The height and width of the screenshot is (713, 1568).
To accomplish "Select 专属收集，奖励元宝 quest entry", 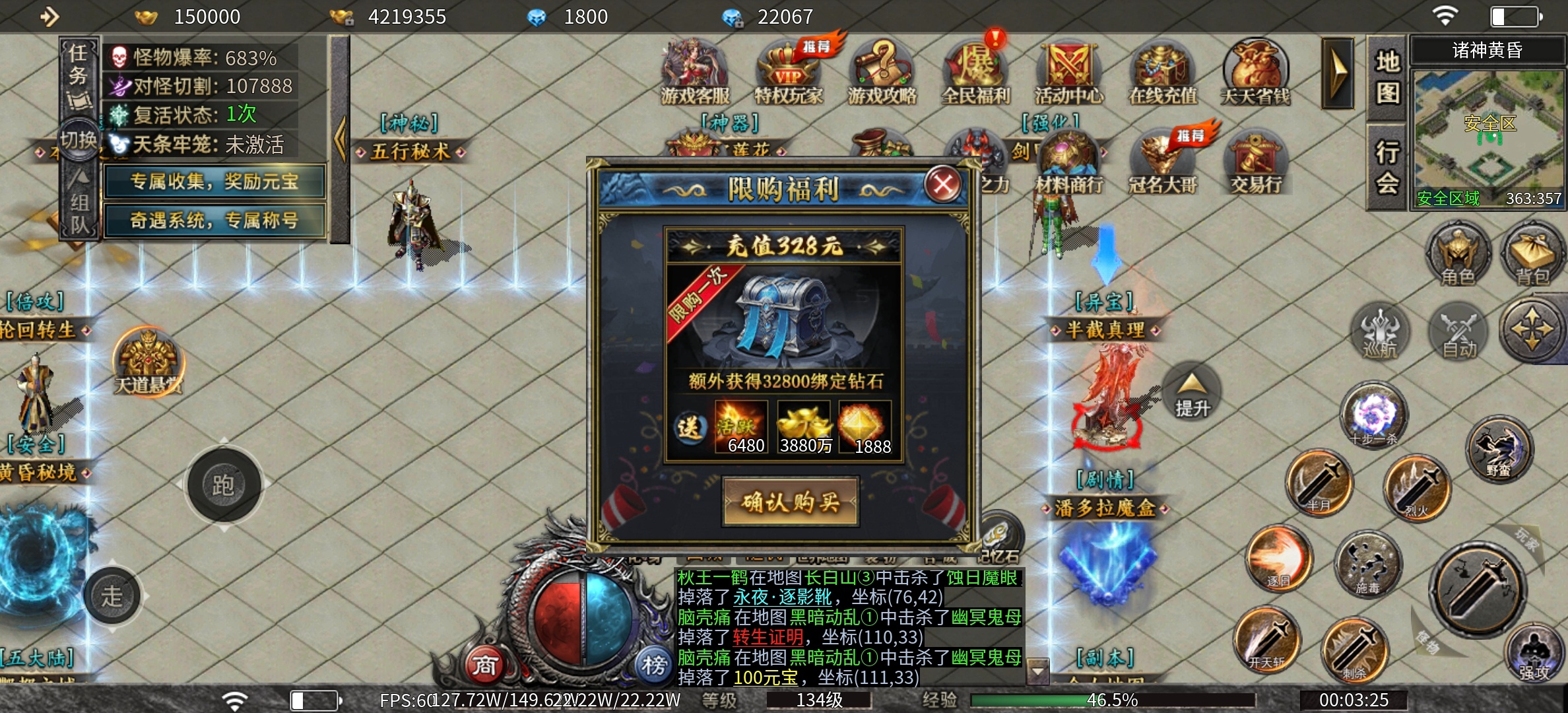I will [214, 182].
